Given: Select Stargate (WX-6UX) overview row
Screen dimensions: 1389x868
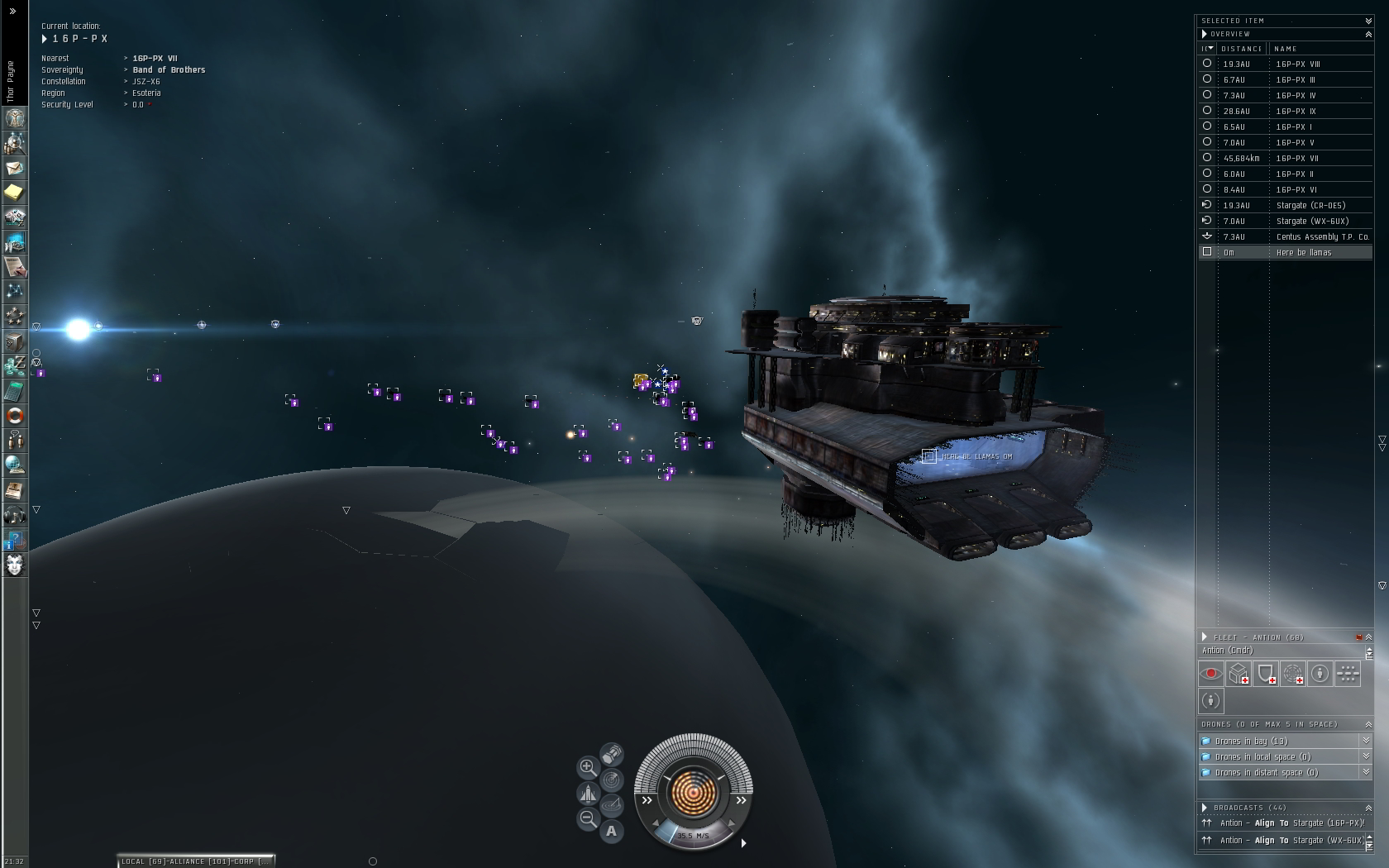Looking at the screenshot, I should point(1312,221).
